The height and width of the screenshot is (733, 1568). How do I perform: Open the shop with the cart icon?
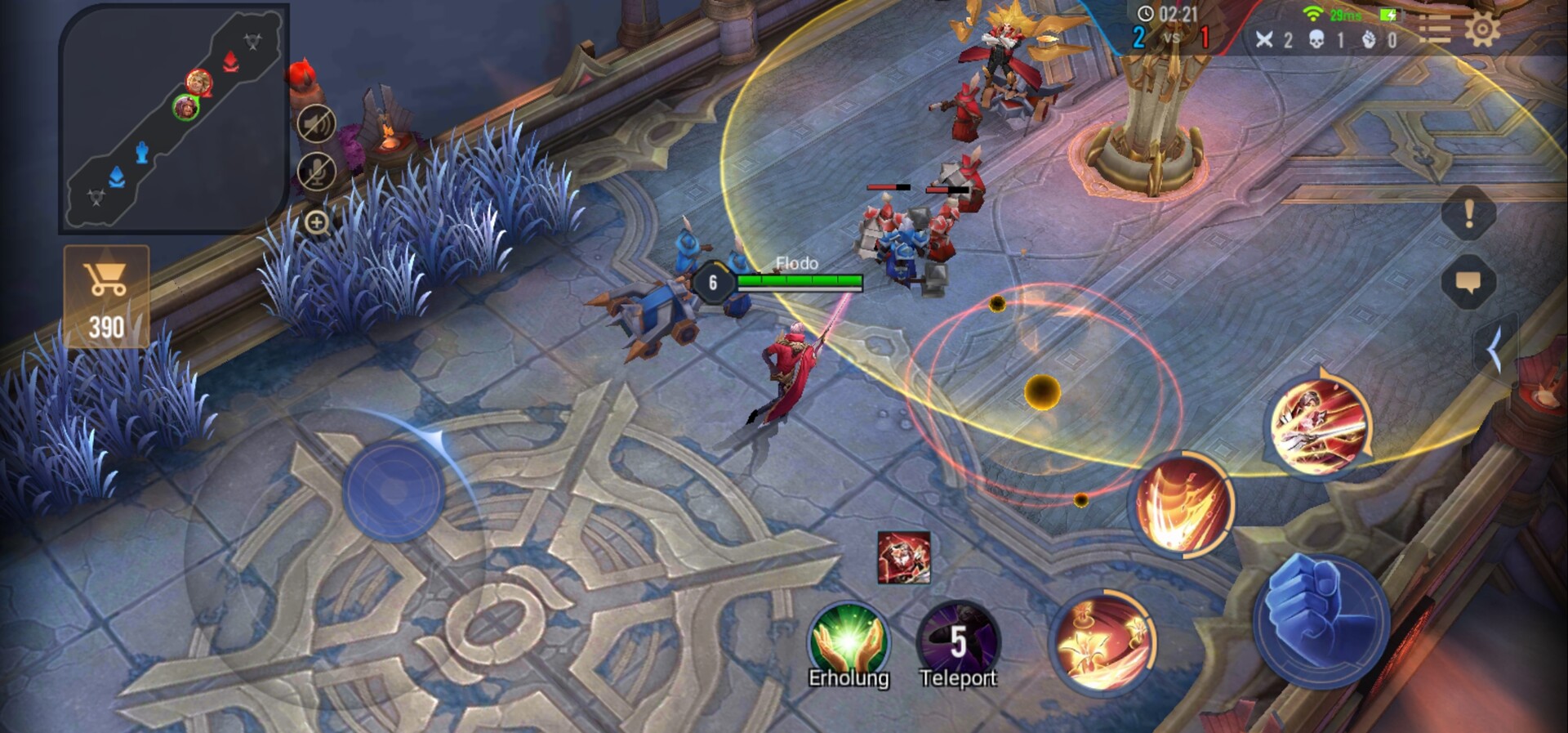click(x=106, y=296)
